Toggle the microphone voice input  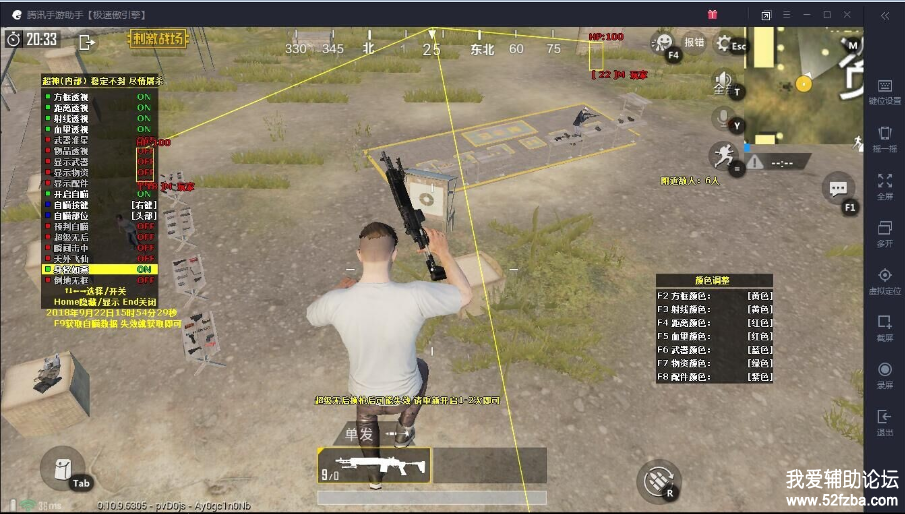point(721,119)
